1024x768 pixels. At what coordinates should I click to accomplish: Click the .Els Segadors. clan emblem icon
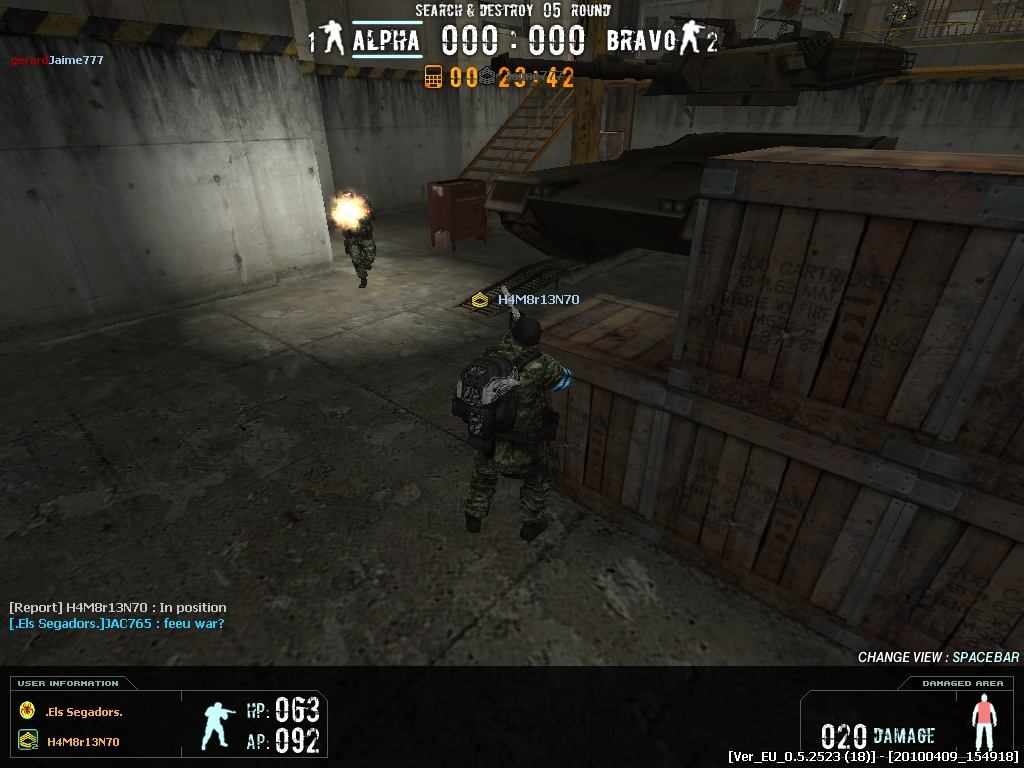[27, 711]
